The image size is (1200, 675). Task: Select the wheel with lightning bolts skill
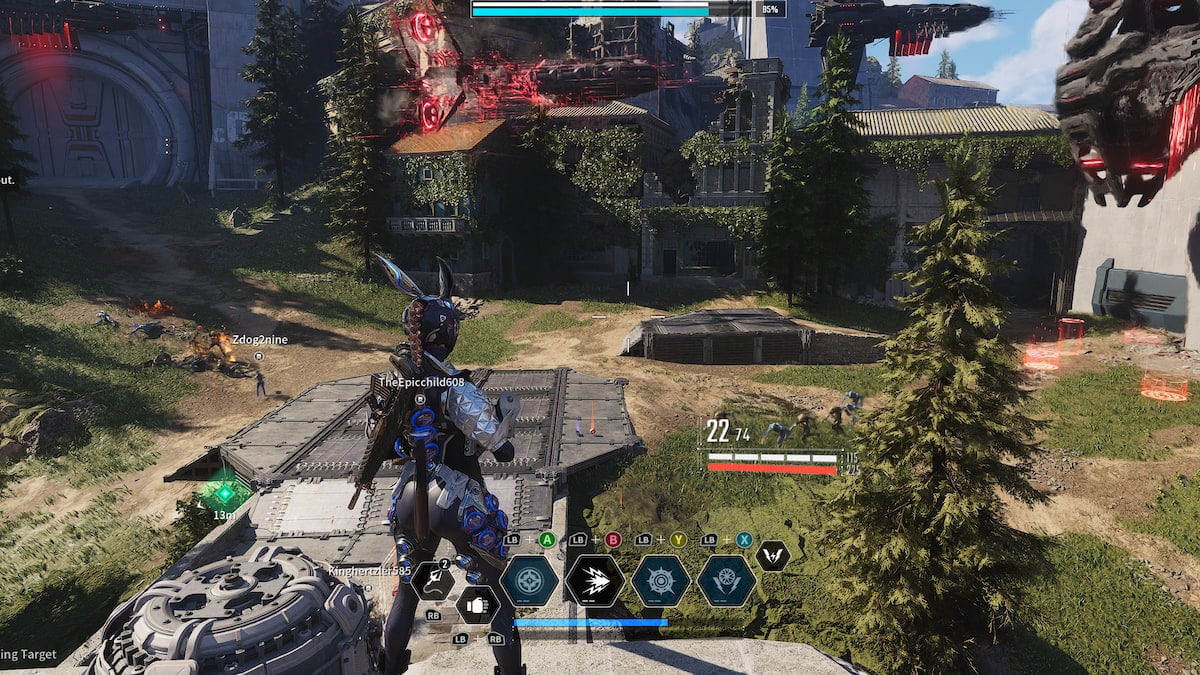click(726, 581)
